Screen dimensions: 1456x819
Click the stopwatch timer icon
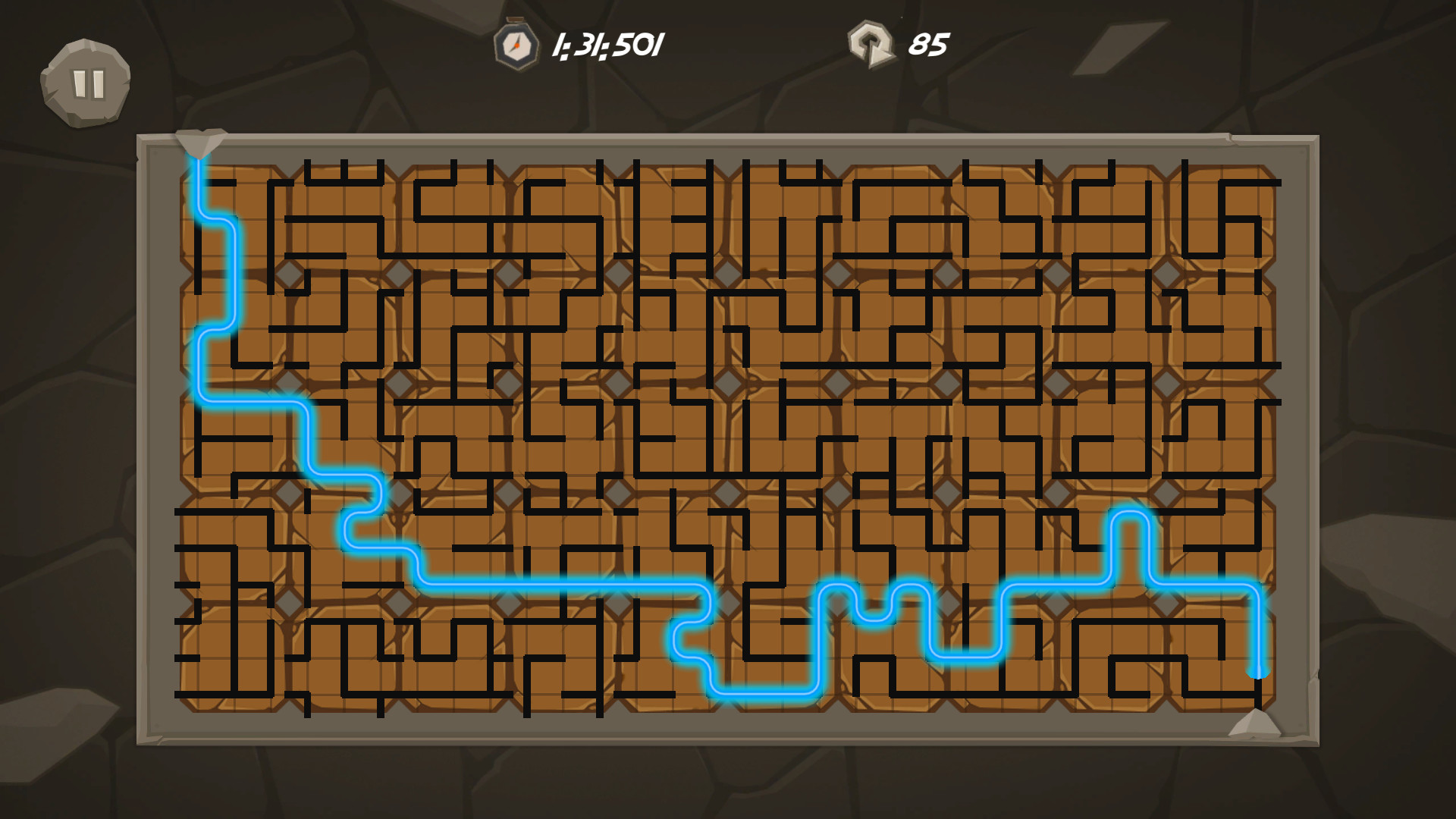point(515,44)
